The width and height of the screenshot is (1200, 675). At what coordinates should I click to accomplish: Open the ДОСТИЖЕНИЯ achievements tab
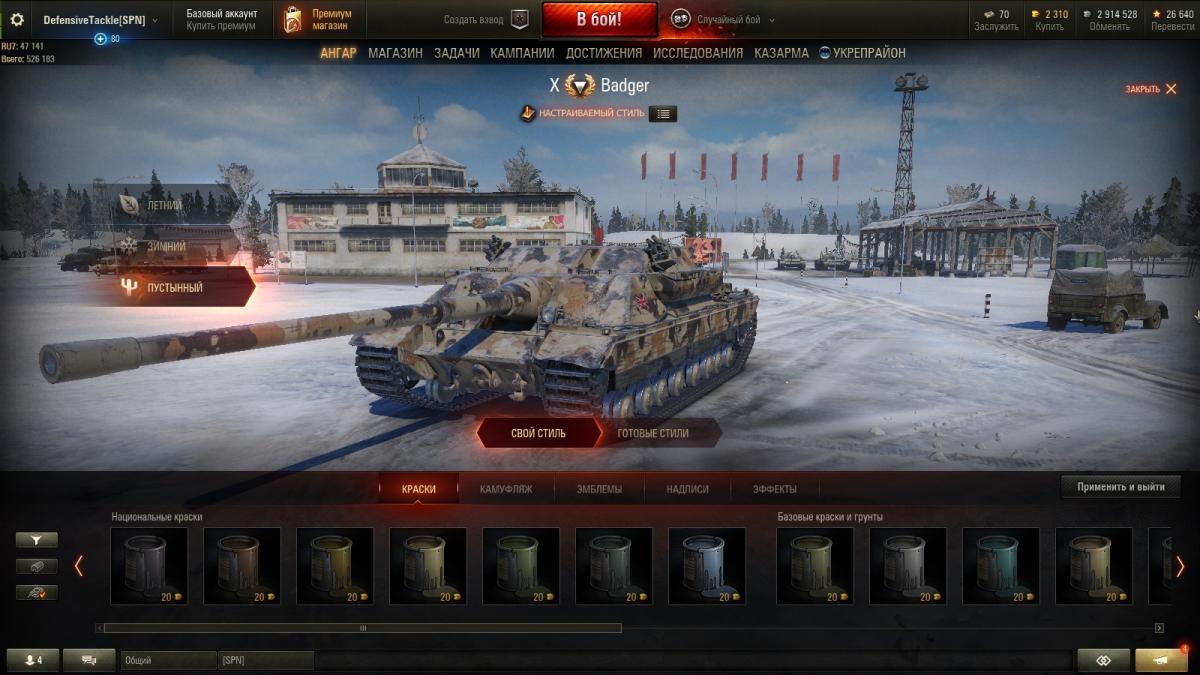point(604,53)
